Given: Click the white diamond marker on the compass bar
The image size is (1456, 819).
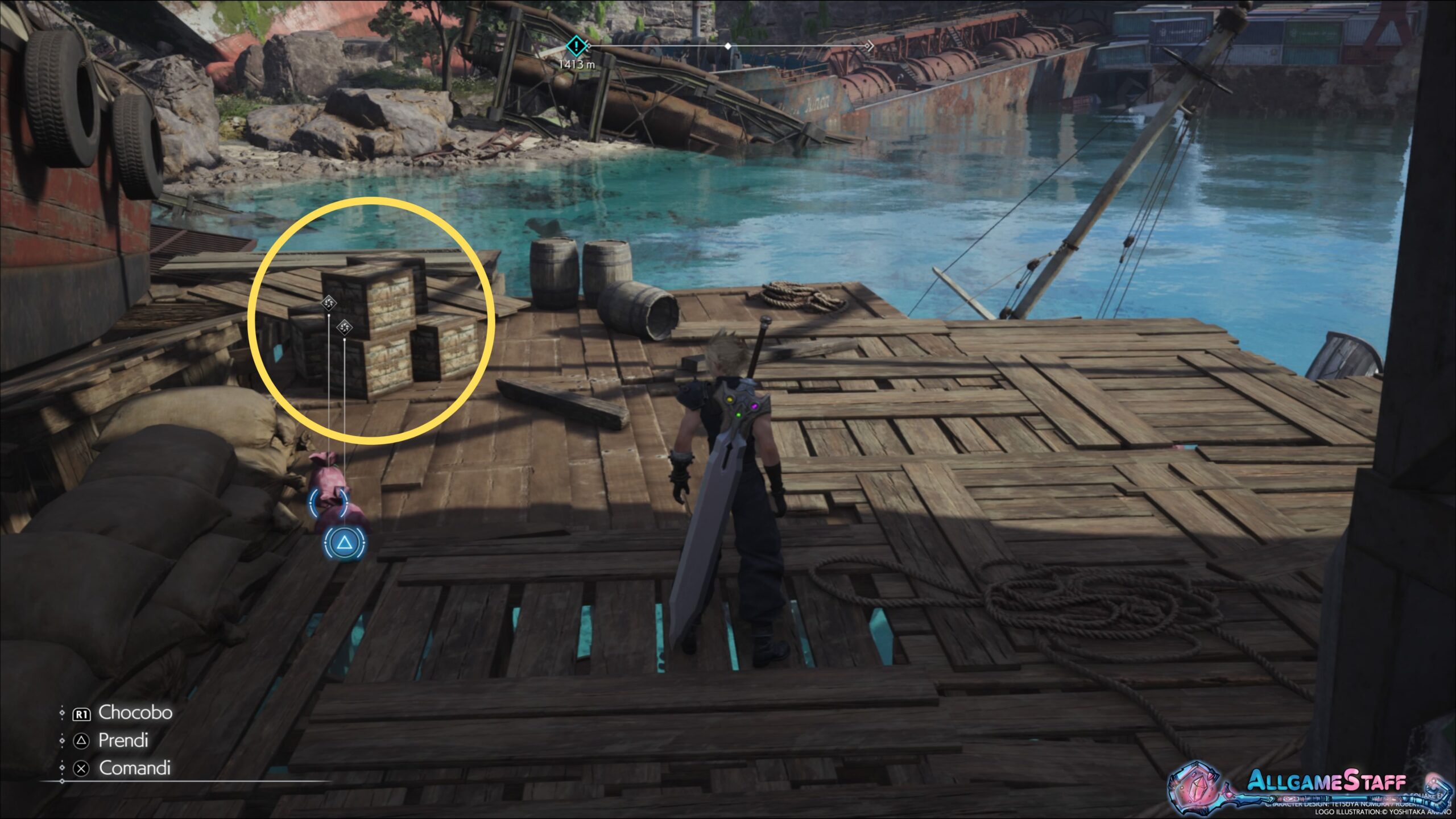Looking at the screenshot, I should point(728,45).
